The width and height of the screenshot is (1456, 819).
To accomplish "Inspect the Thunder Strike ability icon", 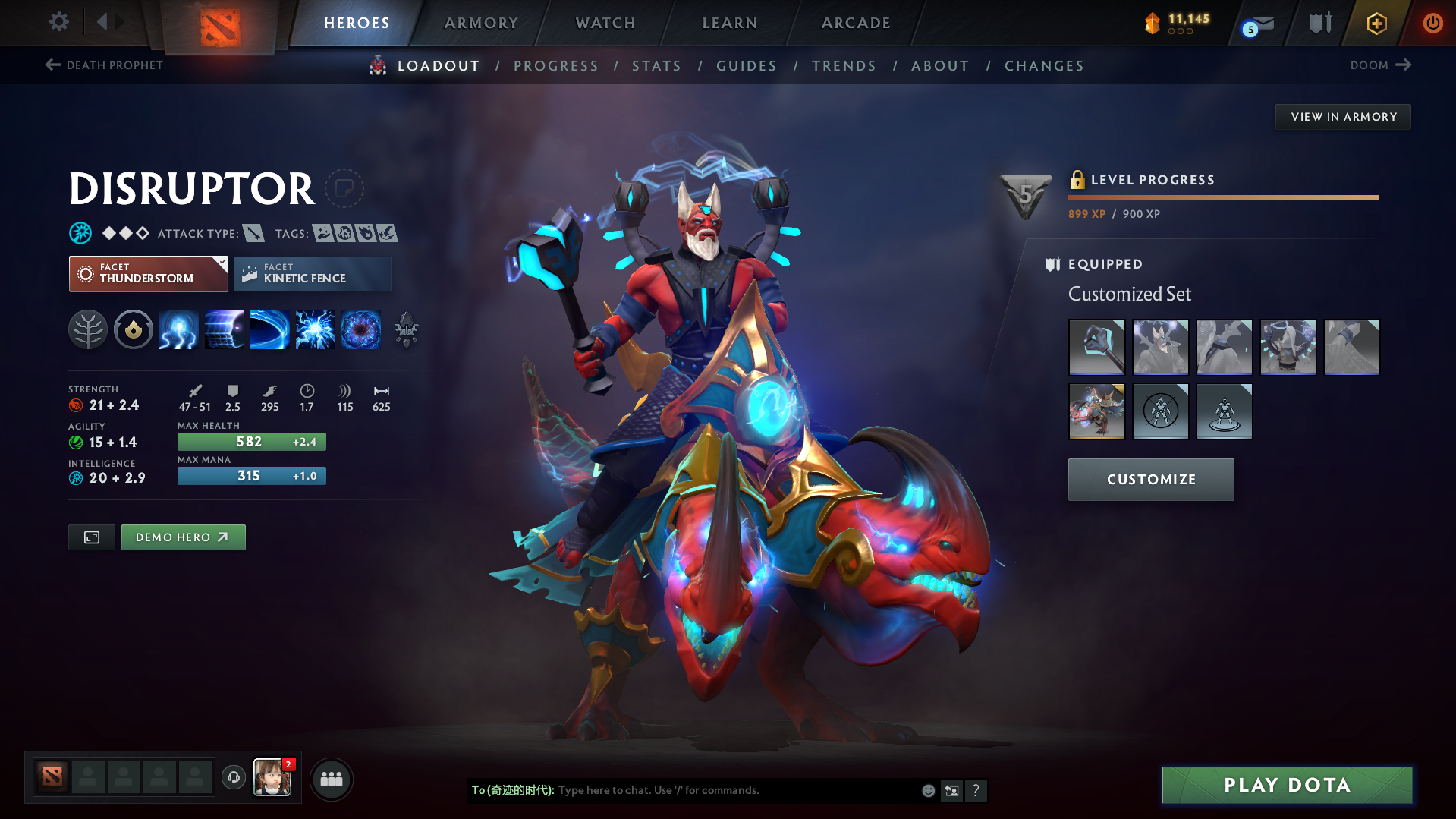I will 179,329.
